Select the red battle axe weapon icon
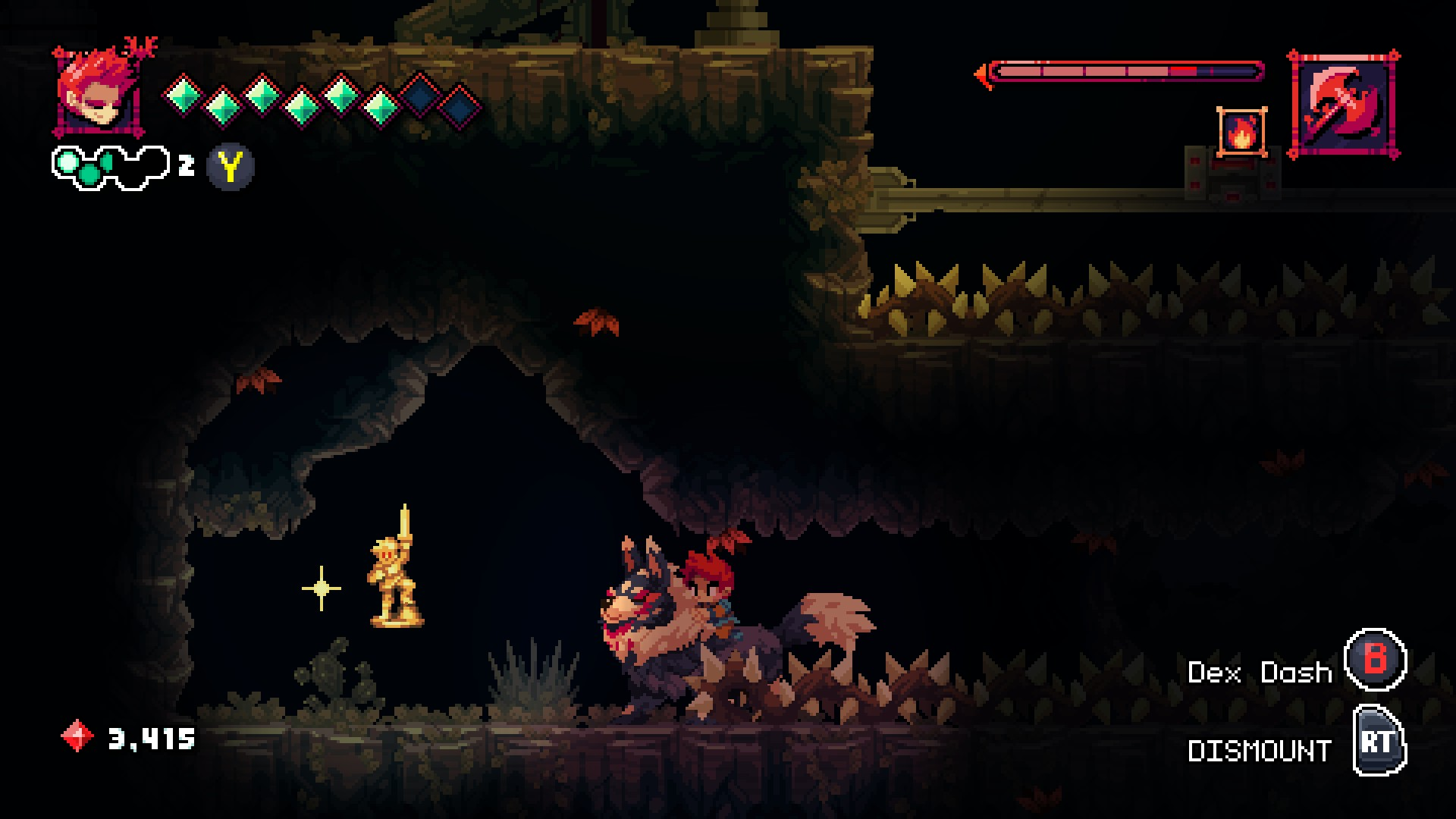Screen dimensions: 1456x819 coord(1344,105)
